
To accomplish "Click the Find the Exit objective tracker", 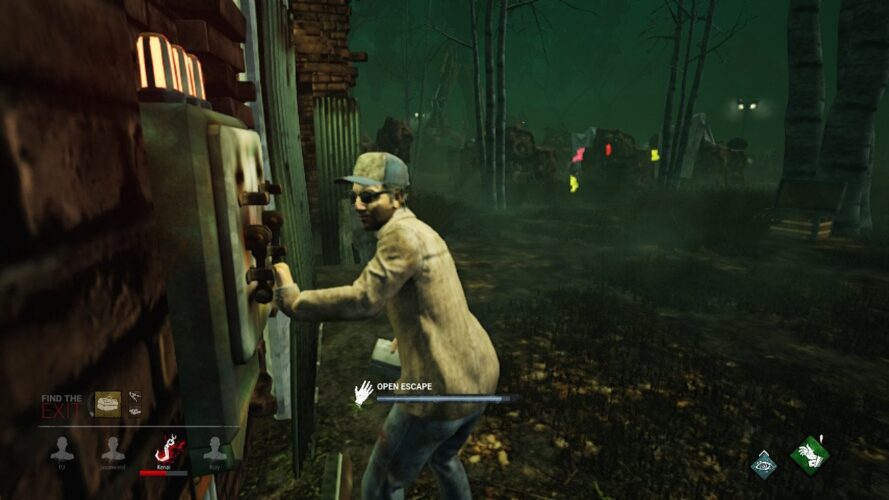I will (x=61, y=404).
